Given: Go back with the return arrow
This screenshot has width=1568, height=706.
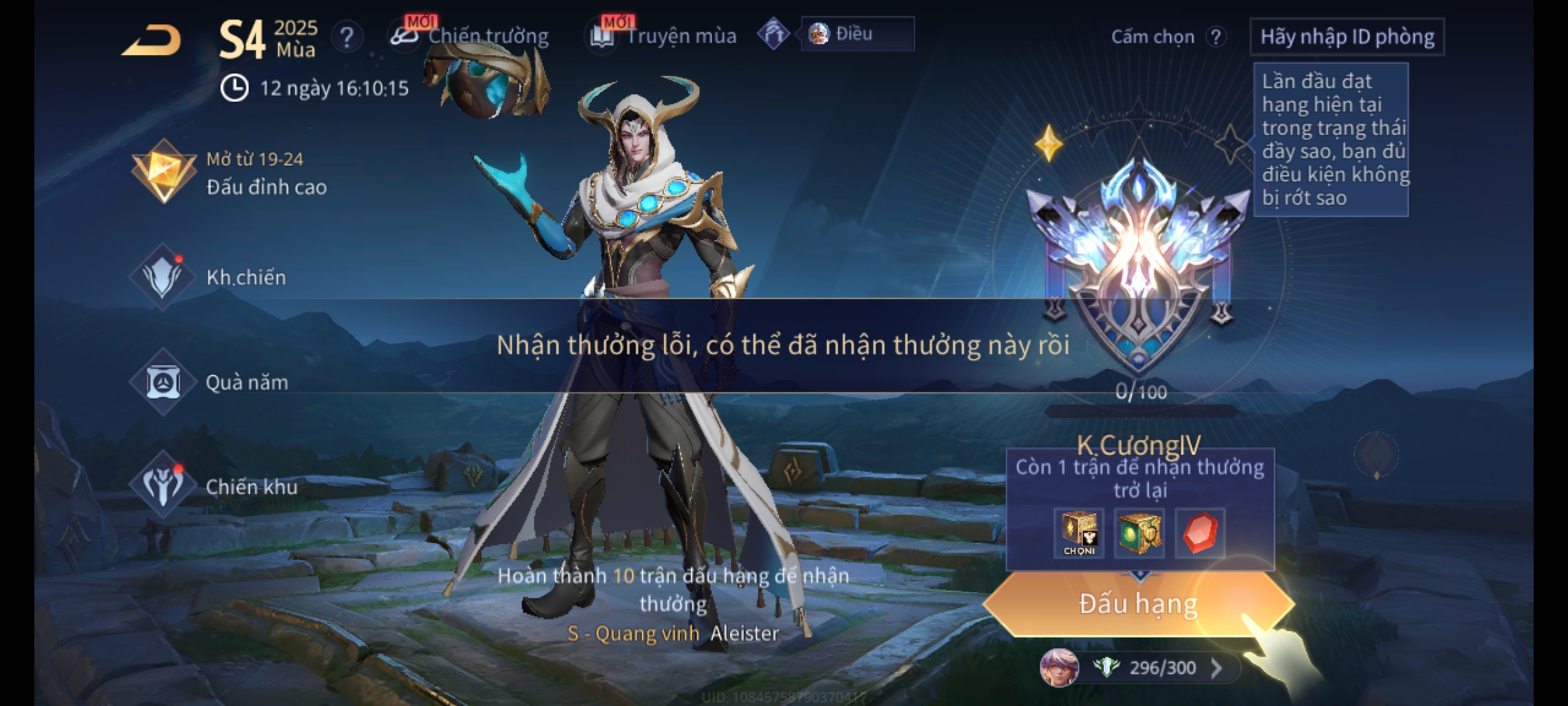Looking at the screenshot, I should tap(152, 41).
